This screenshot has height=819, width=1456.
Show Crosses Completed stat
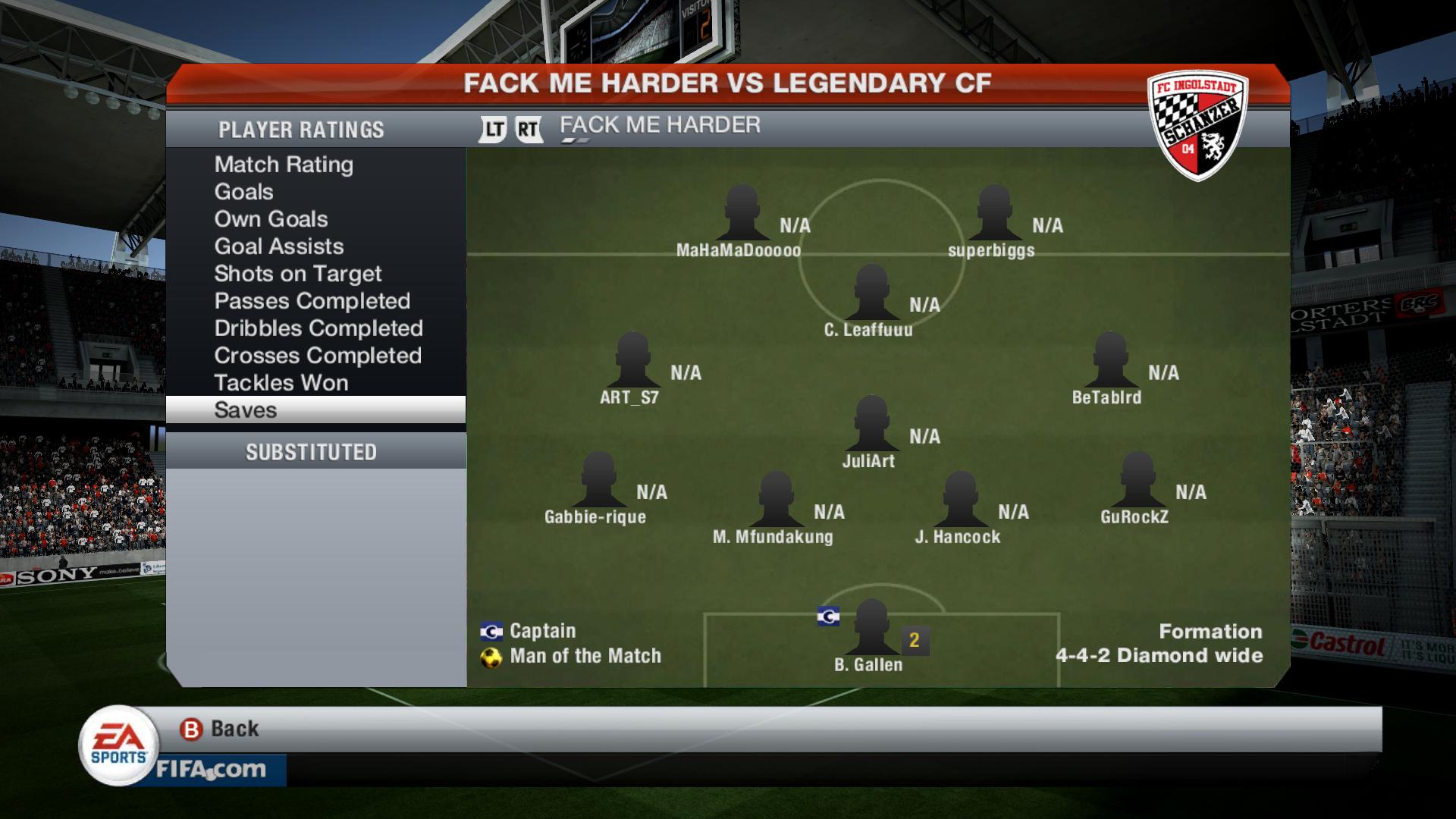click(x=317, y=356)
